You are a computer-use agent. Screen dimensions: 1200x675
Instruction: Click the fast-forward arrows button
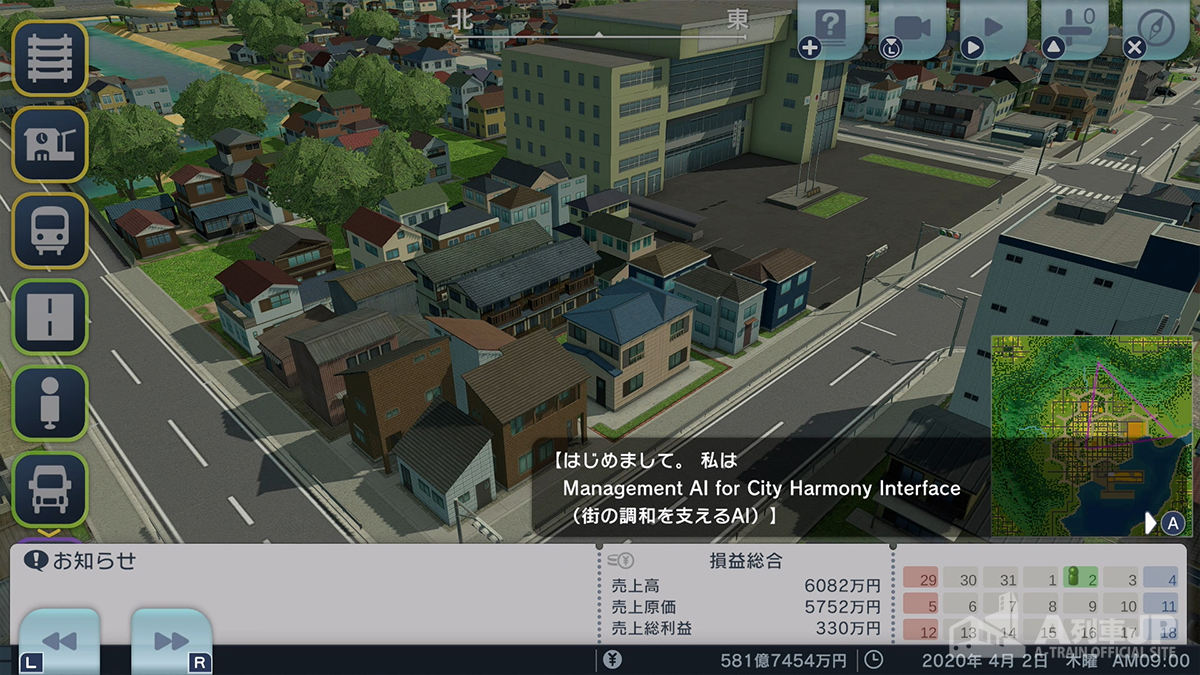[x=171, y=641]
